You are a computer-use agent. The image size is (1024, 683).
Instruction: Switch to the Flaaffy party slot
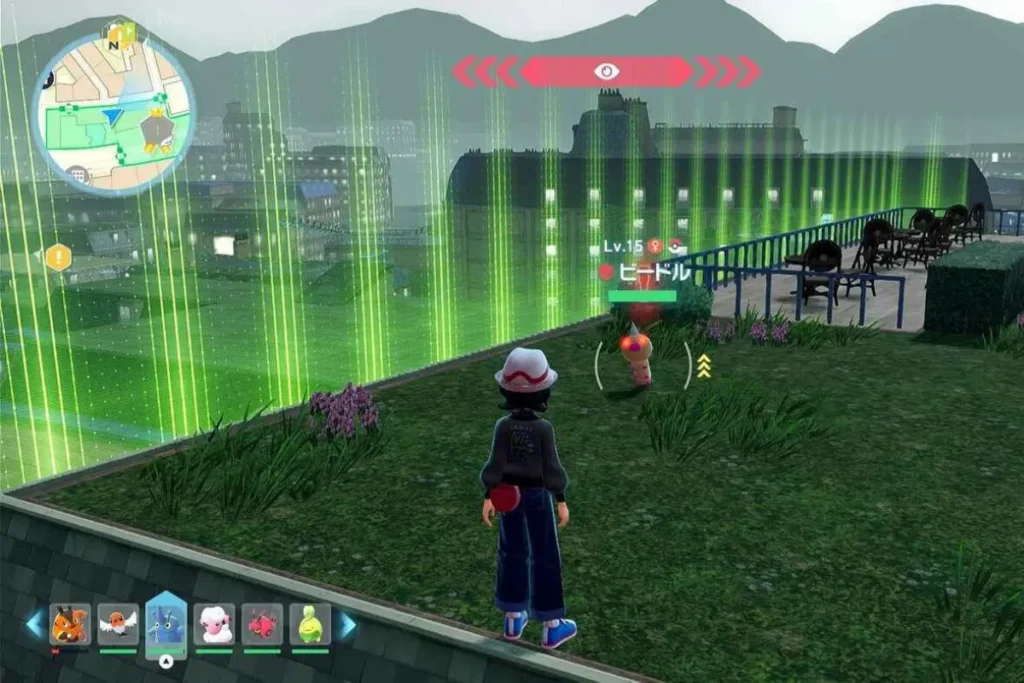[214, 624]
